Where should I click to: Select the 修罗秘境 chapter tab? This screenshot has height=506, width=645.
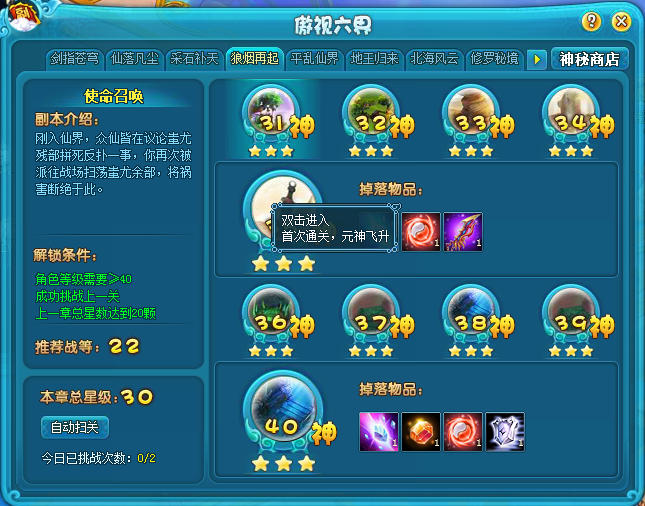click(495, 59)
